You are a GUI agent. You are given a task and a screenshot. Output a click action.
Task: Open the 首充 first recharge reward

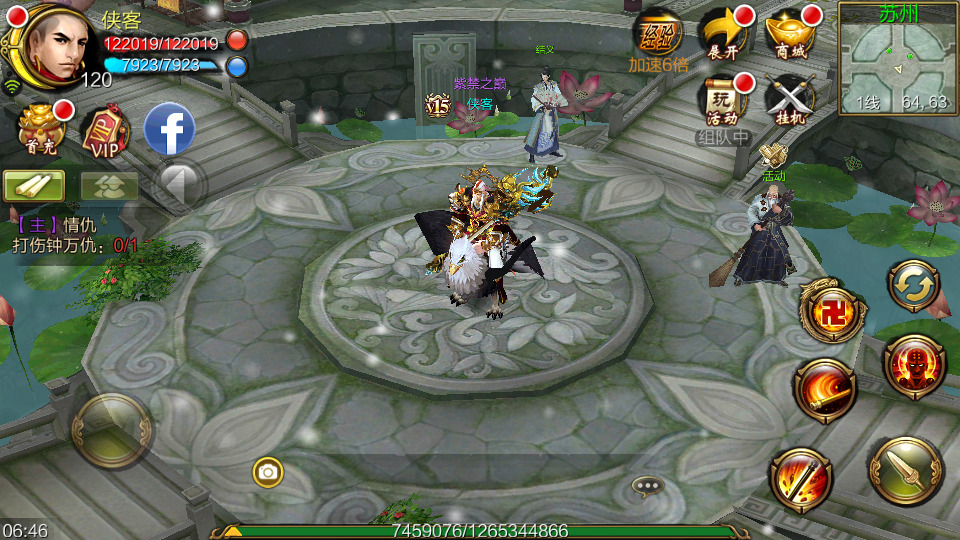41,127
